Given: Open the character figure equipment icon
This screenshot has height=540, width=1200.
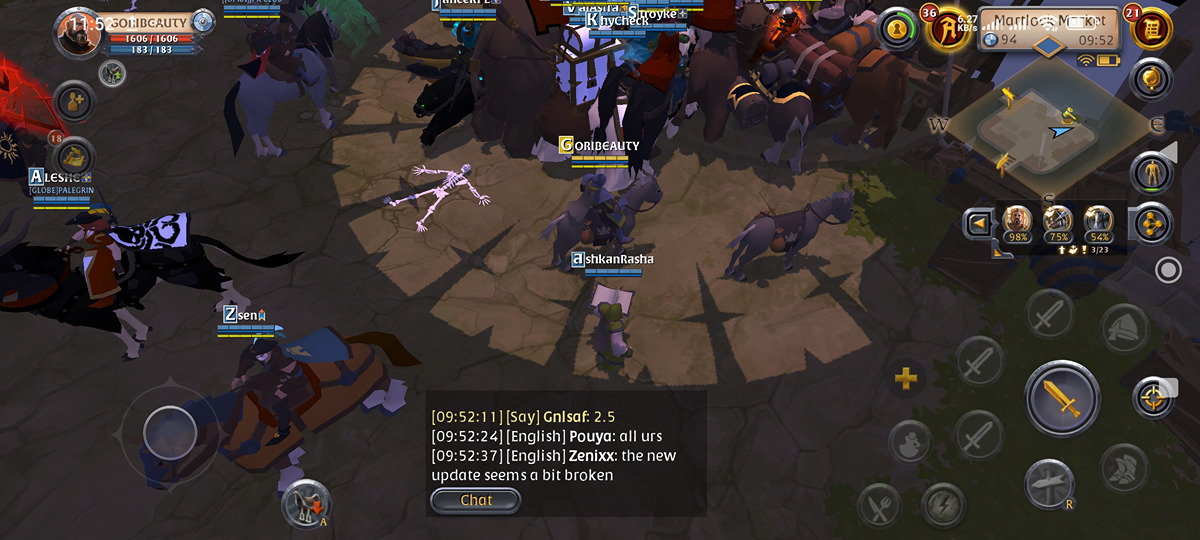Looking at the screenshot, I should (1152, 173).
